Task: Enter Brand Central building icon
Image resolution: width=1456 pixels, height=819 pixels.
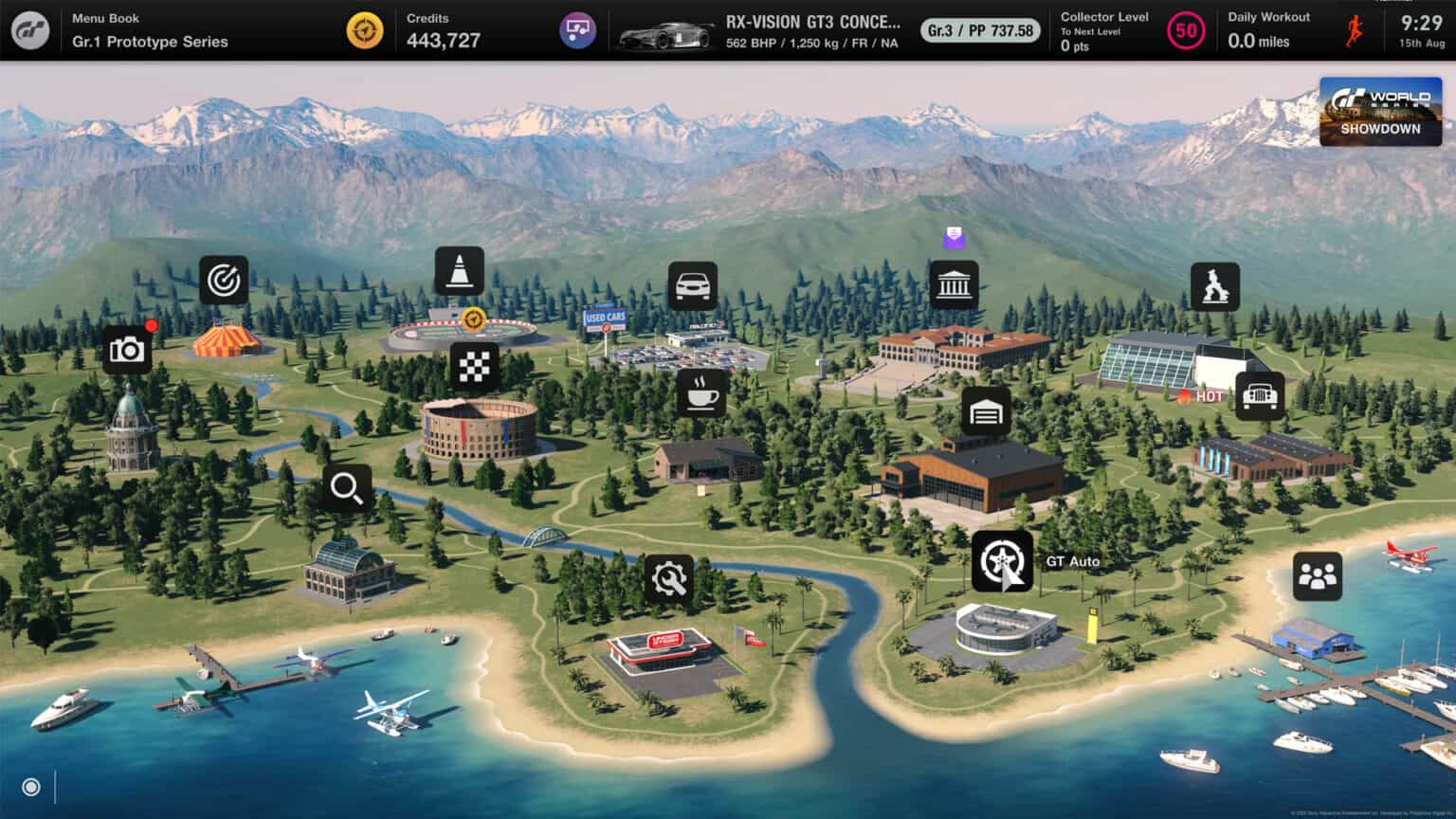Action: click(954, 286)
